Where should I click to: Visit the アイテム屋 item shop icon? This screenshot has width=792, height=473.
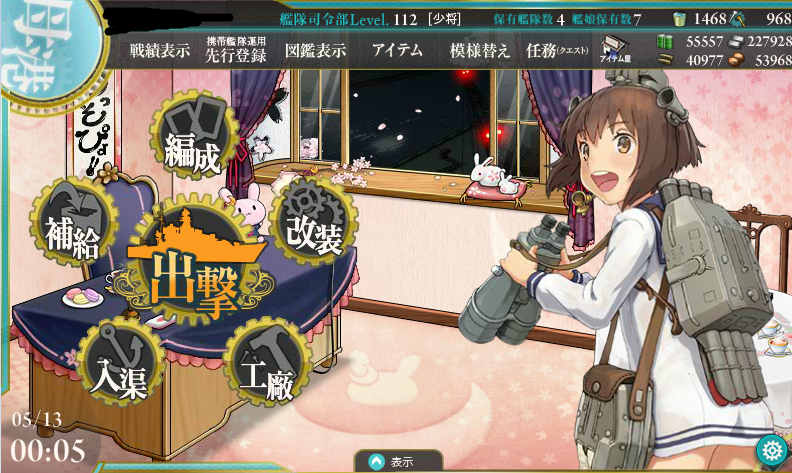[x=614, y=49]
